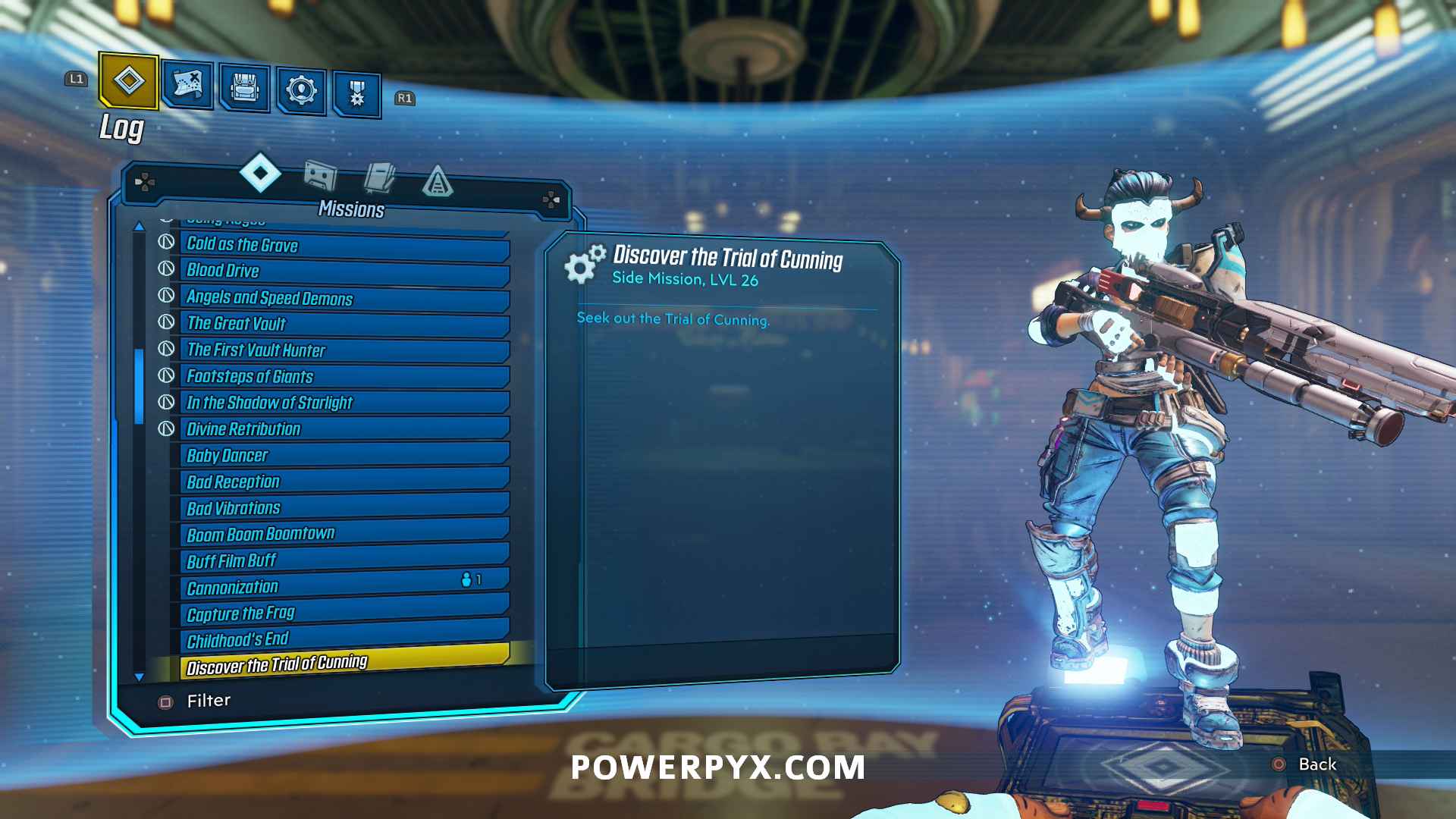The height and width of the screenshot is (819, 1456).
Task: Open the Inventory backpack icon
Action: 244,88
